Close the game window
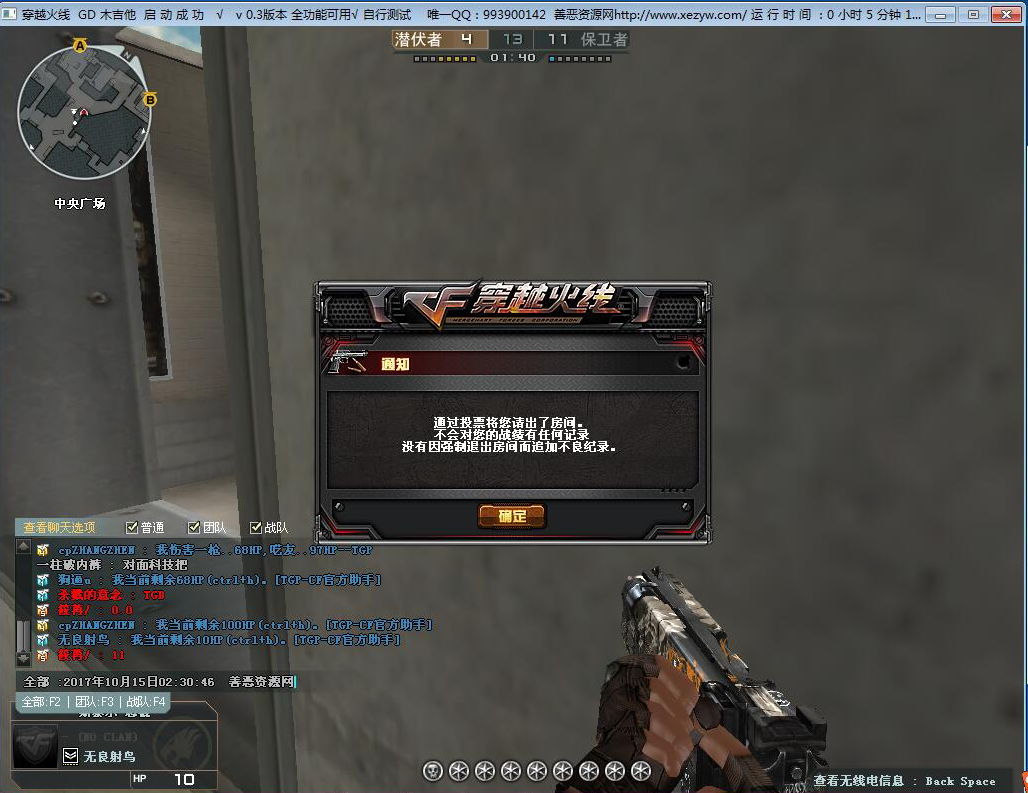The image size is (1028, 793). click(1003, 15)
